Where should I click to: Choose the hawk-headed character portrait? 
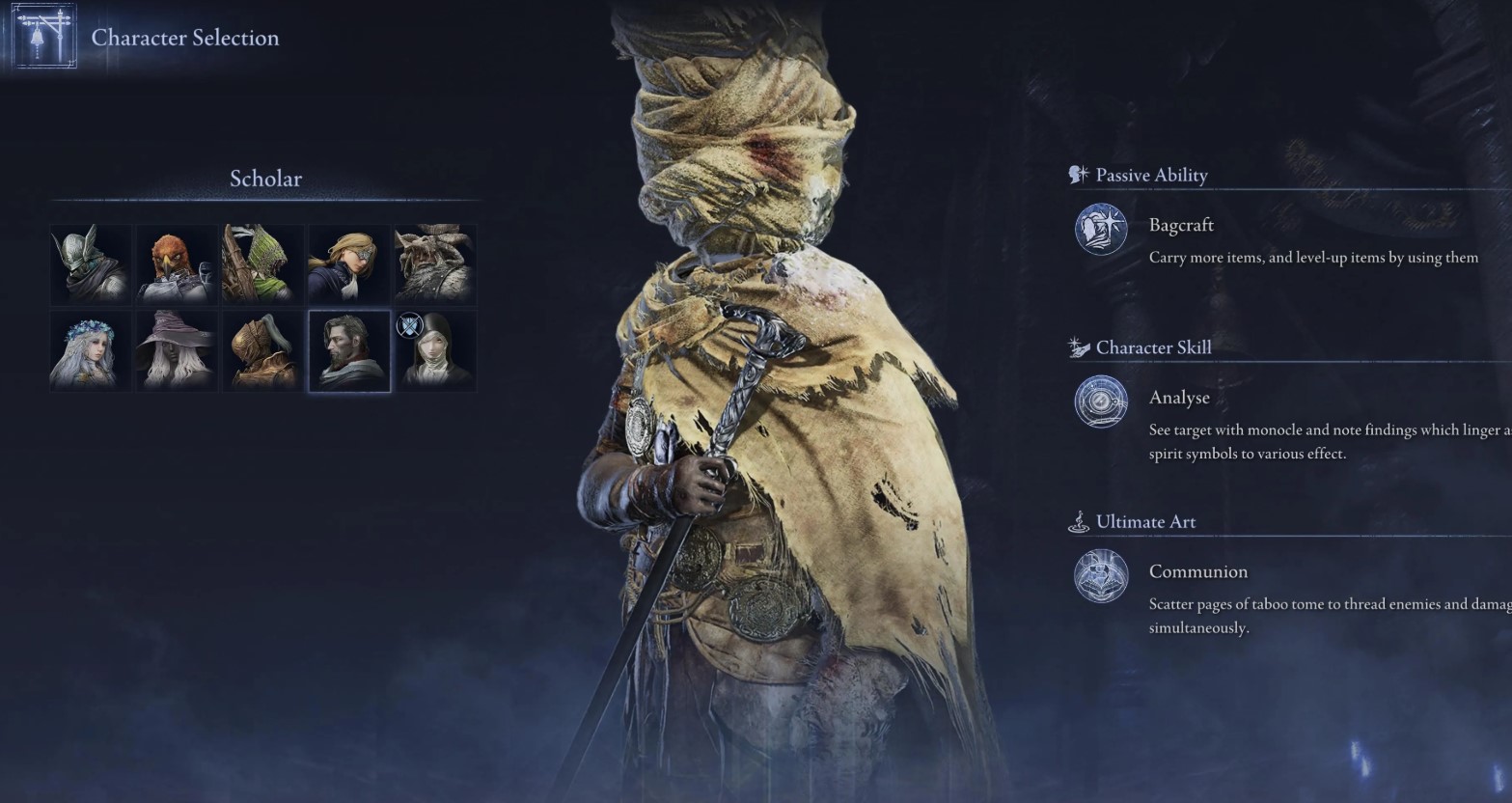point(177,263)
